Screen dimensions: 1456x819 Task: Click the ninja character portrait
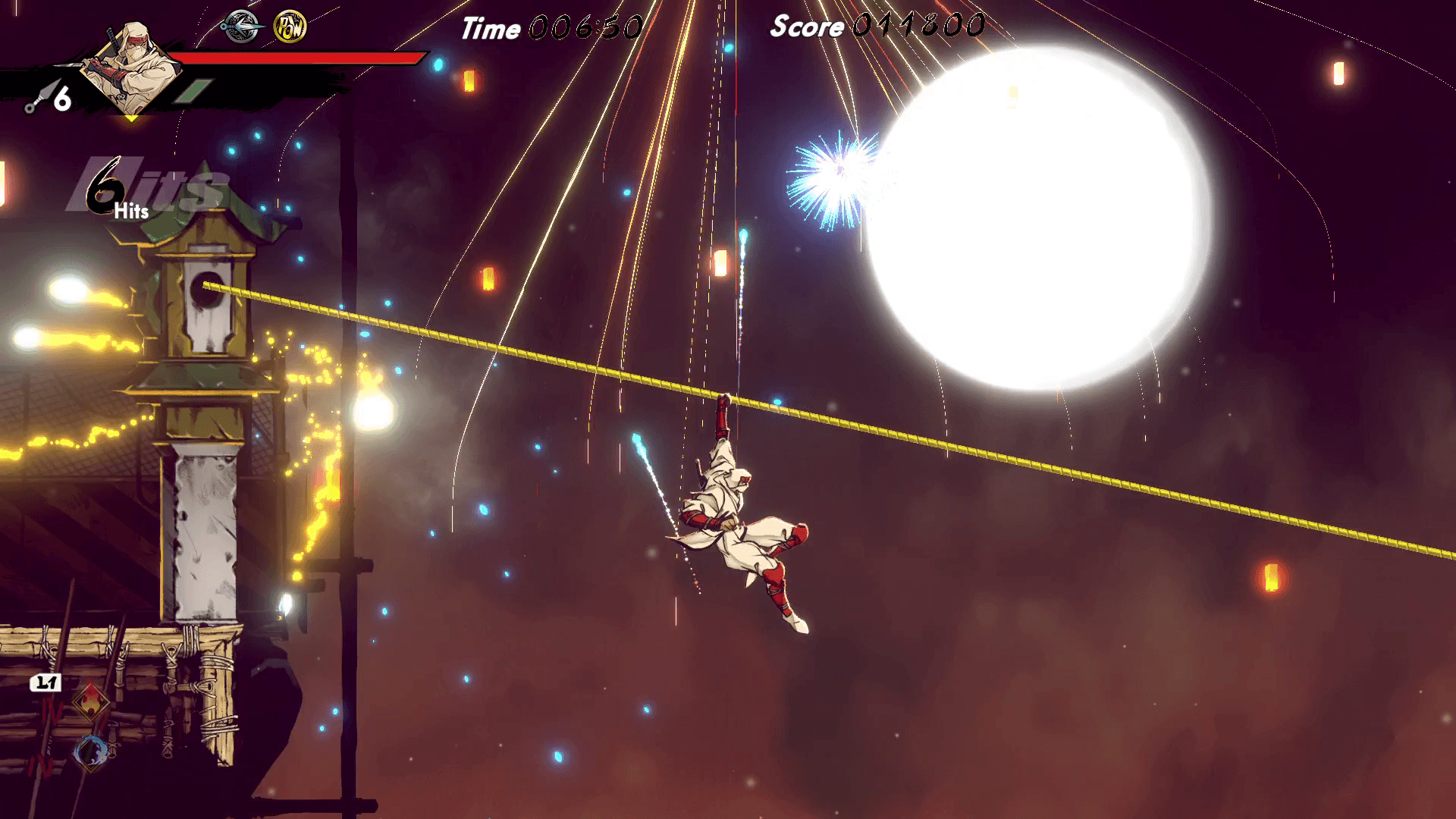(130, 67)
